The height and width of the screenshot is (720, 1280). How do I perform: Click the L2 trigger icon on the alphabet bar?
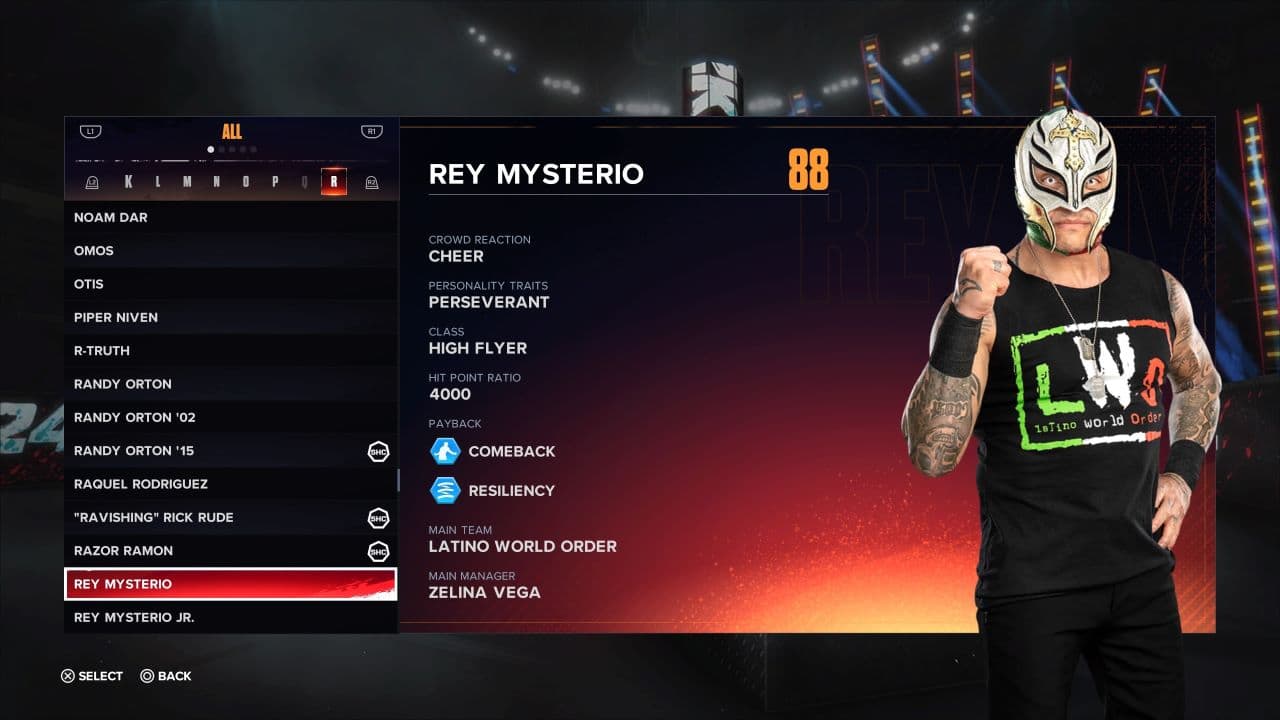point(91,181)
